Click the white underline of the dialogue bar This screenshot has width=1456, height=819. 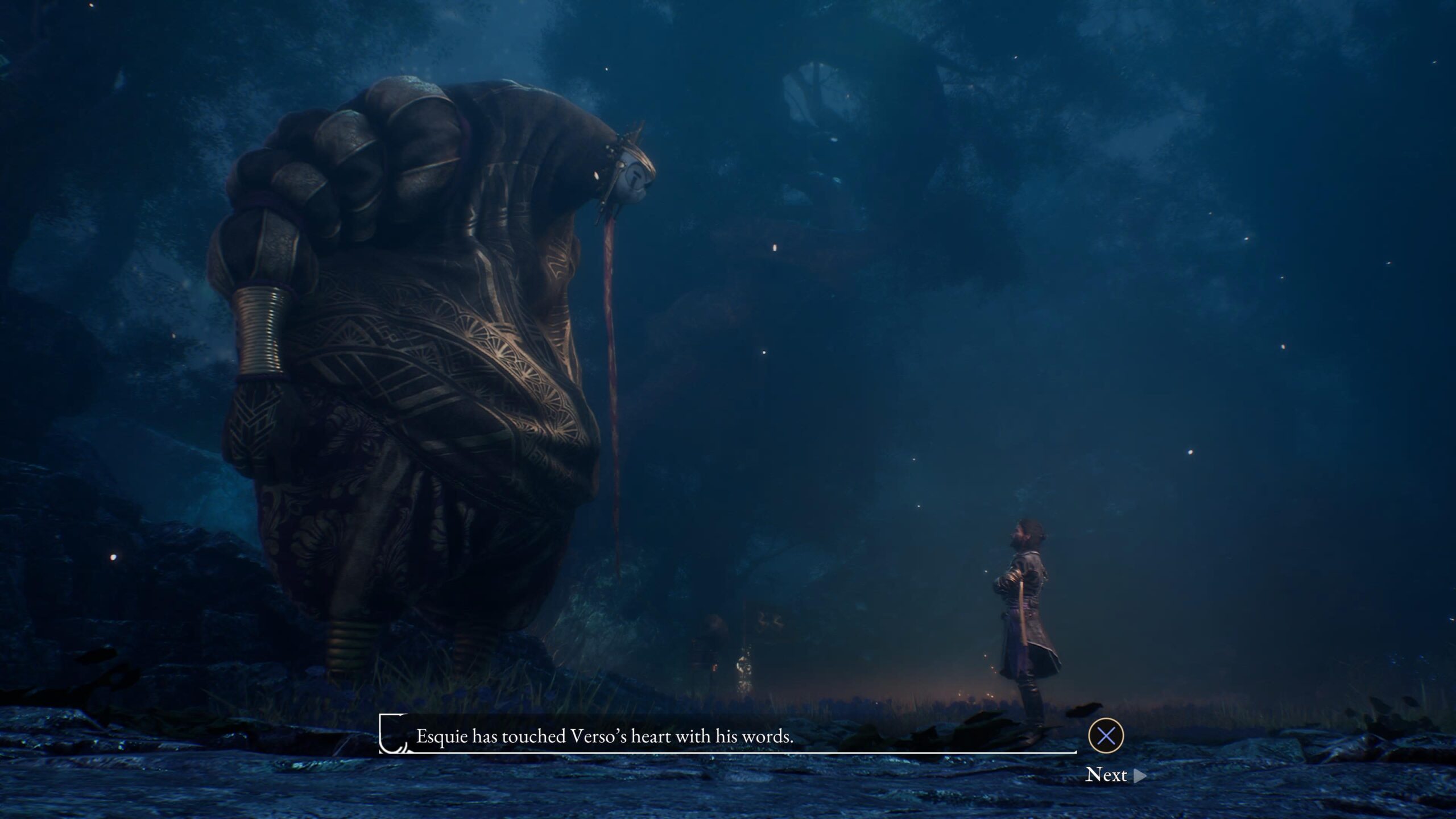(x=728, y=752)
